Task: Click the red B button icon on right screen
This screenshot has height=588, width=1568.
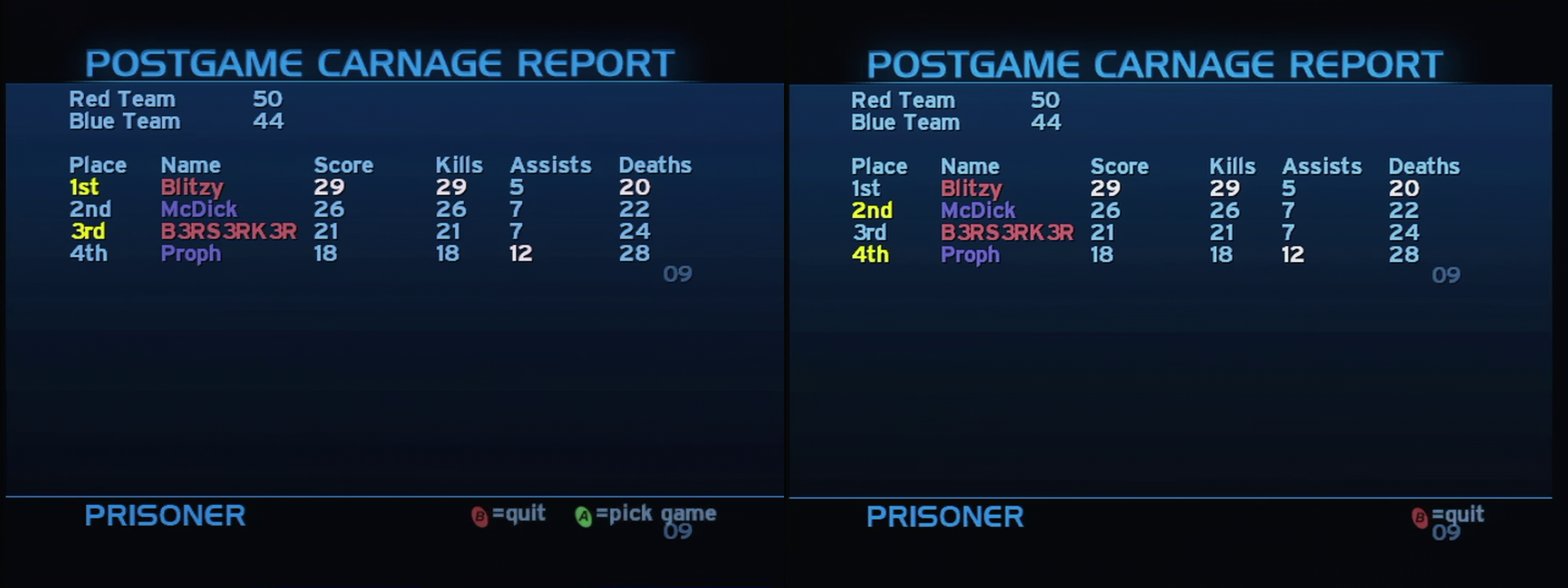Action: coord(1420,515)
